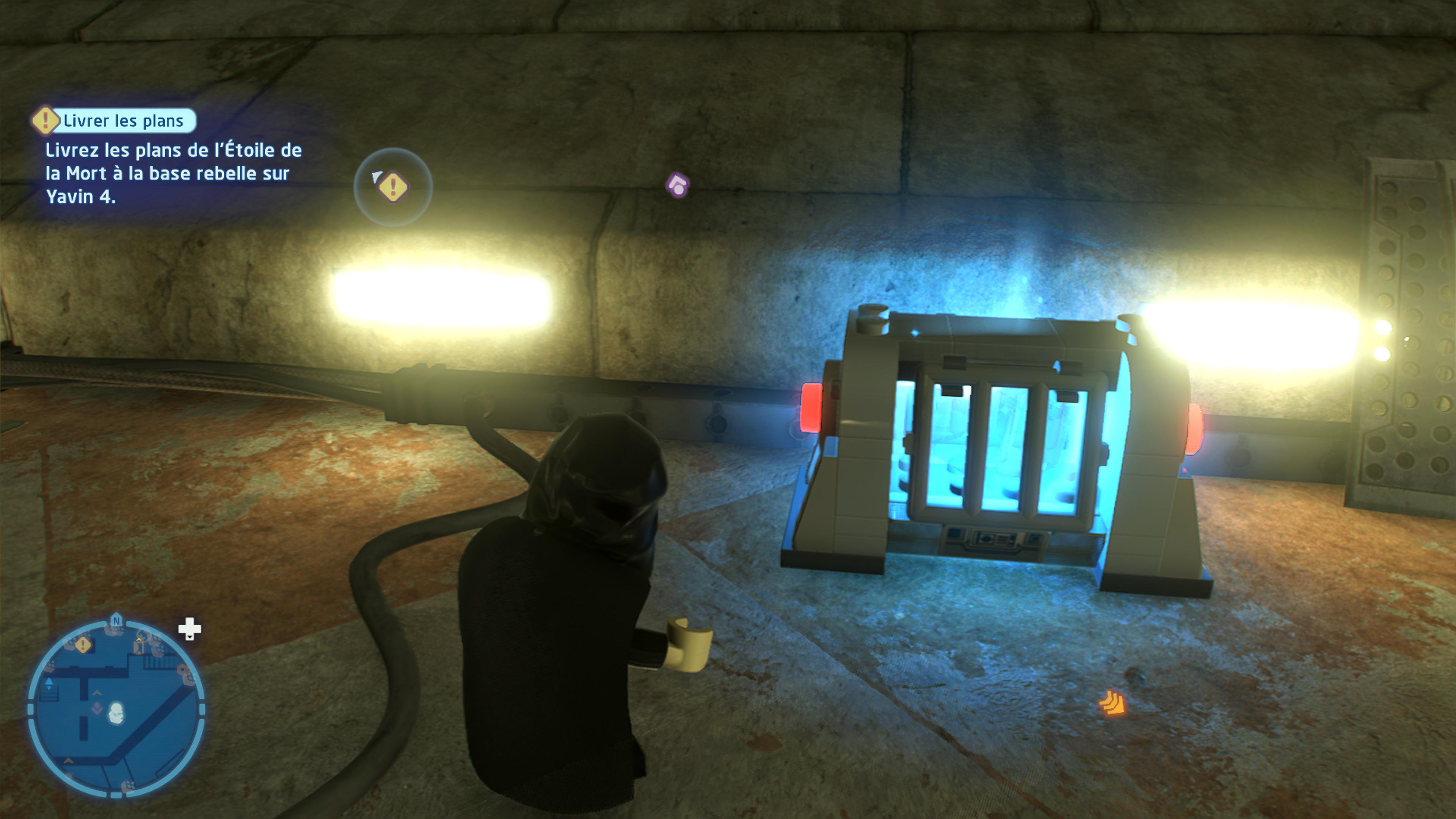Viewport: 1456px width, 819px height.
Task: Click the 'N' north indicator above the minimap
Action: (116, 620)
